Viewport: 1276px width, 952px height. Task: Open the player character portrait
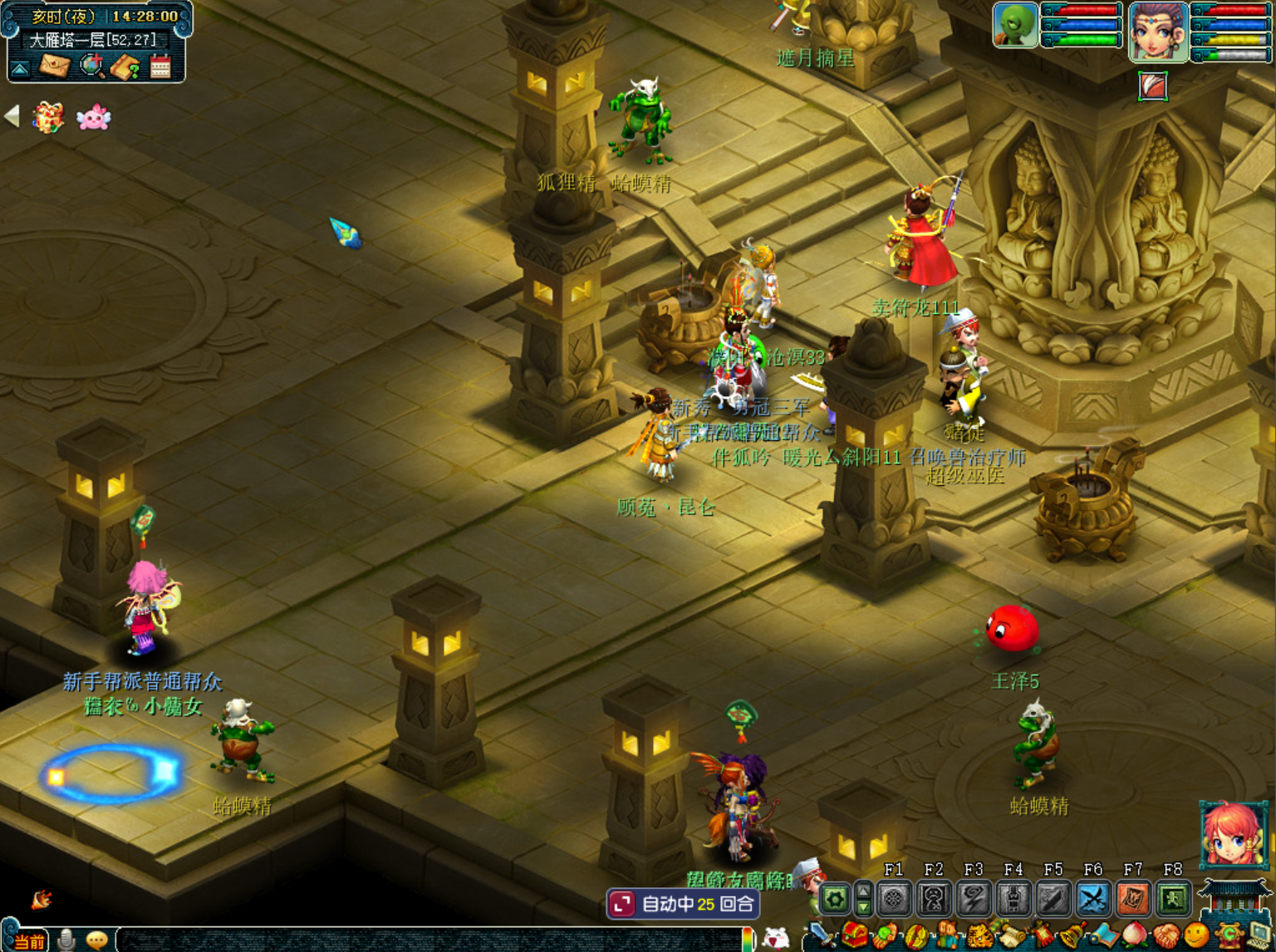1158,32
